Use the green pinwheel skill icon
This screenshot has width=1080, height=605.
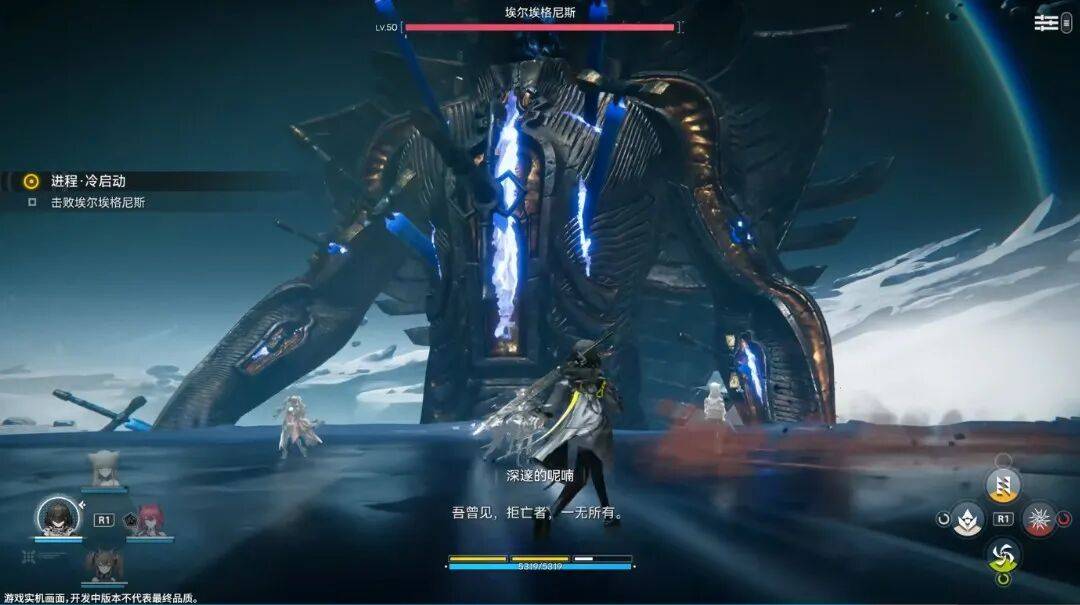tap(1003, 553)
